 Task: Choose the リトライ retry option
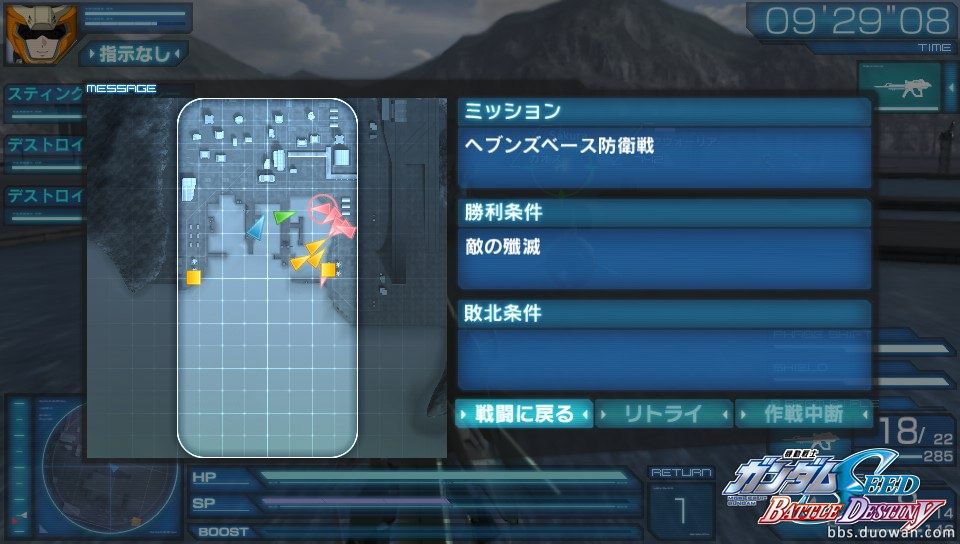[x=664, y=413]
